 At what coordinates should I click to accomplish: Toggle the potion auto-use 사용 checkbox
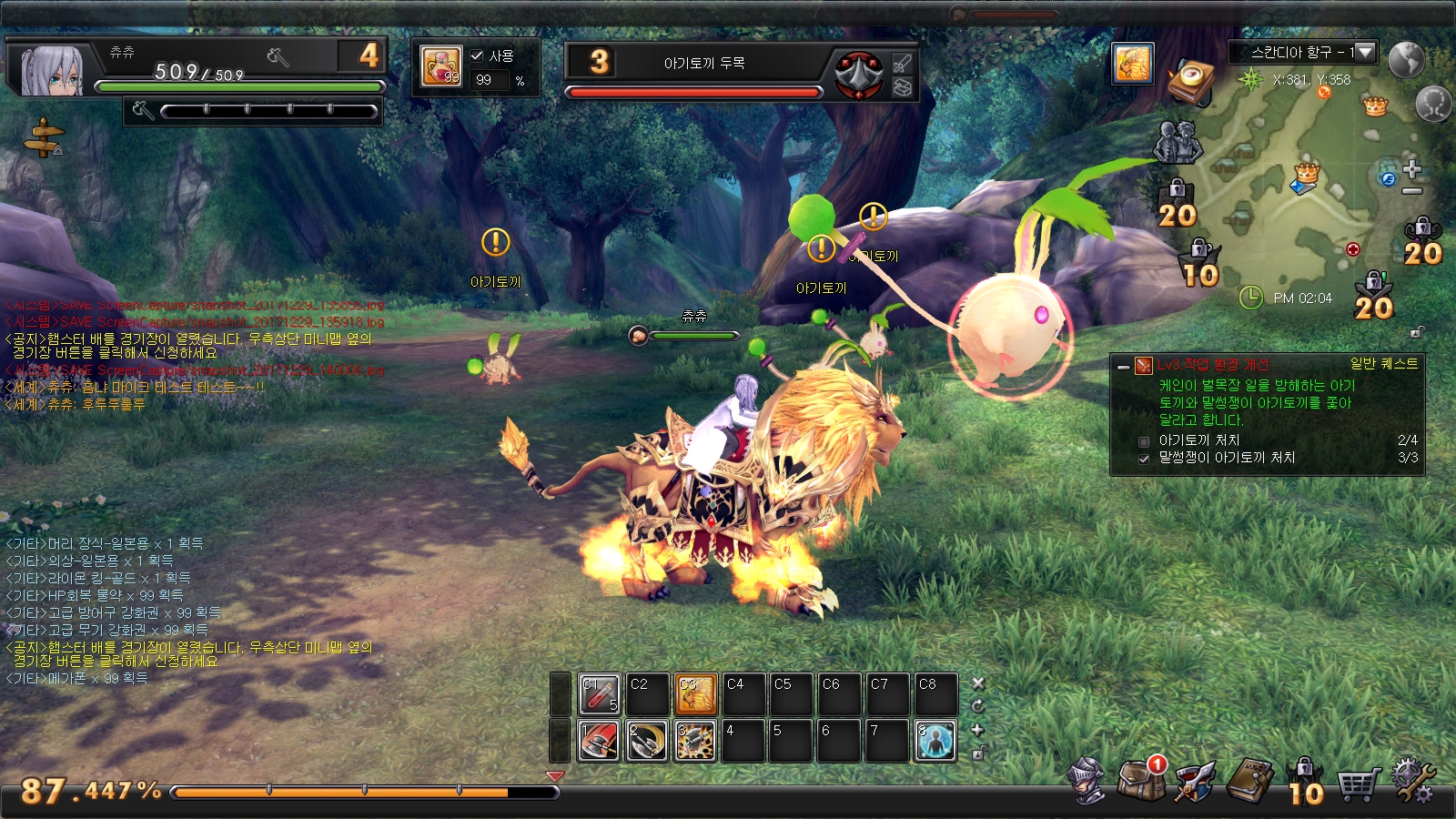tap(477, 56)
